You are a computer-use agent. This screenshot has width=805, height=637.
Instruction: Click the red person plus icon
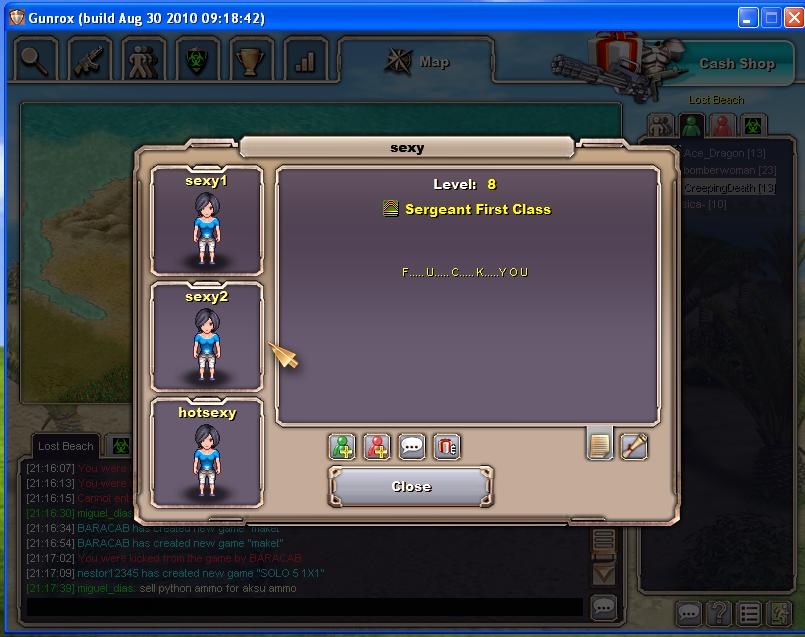pos(377,446)
